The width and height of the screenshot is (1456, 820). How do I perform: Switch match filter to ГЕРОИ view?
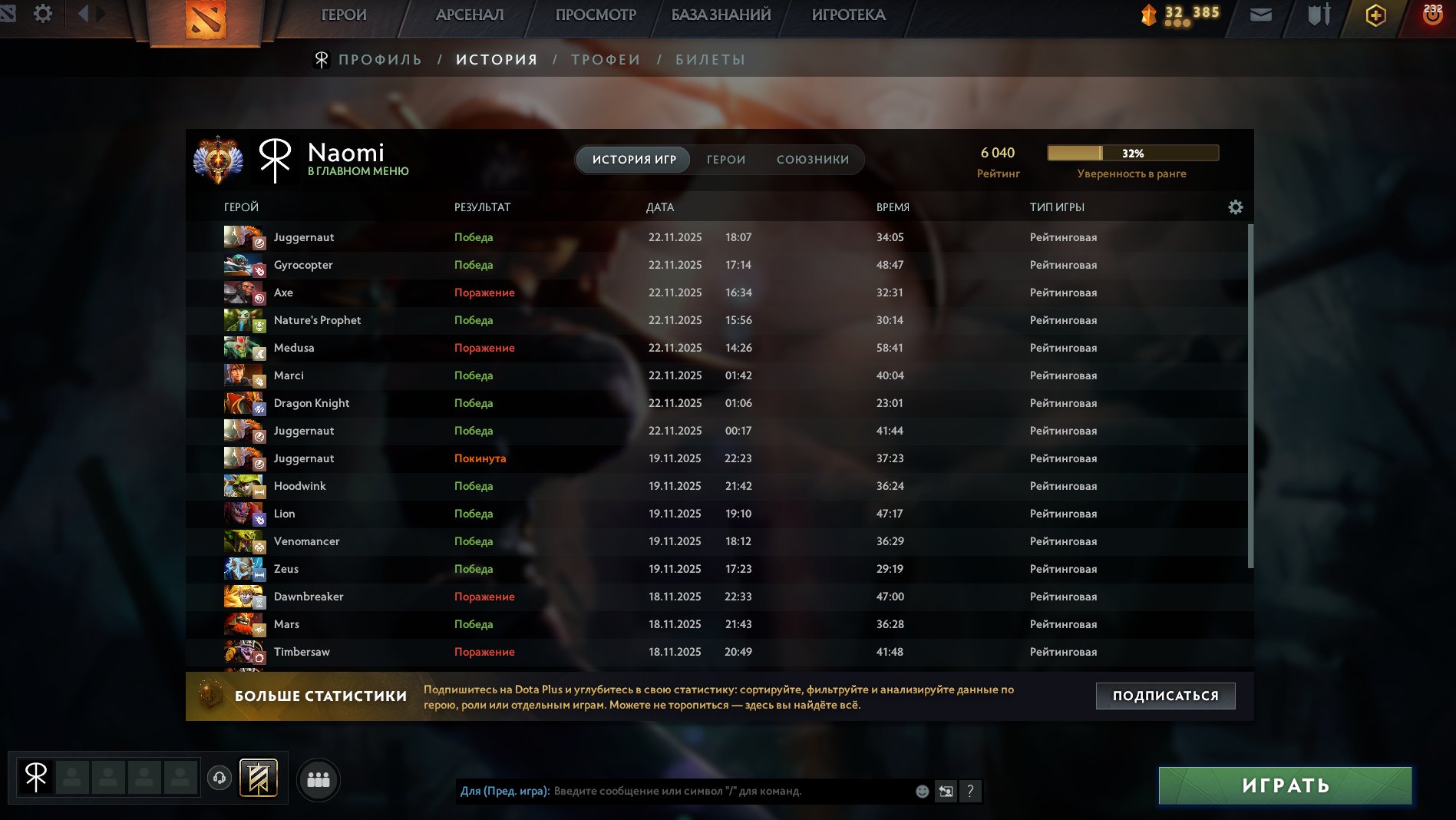point(725,160)
